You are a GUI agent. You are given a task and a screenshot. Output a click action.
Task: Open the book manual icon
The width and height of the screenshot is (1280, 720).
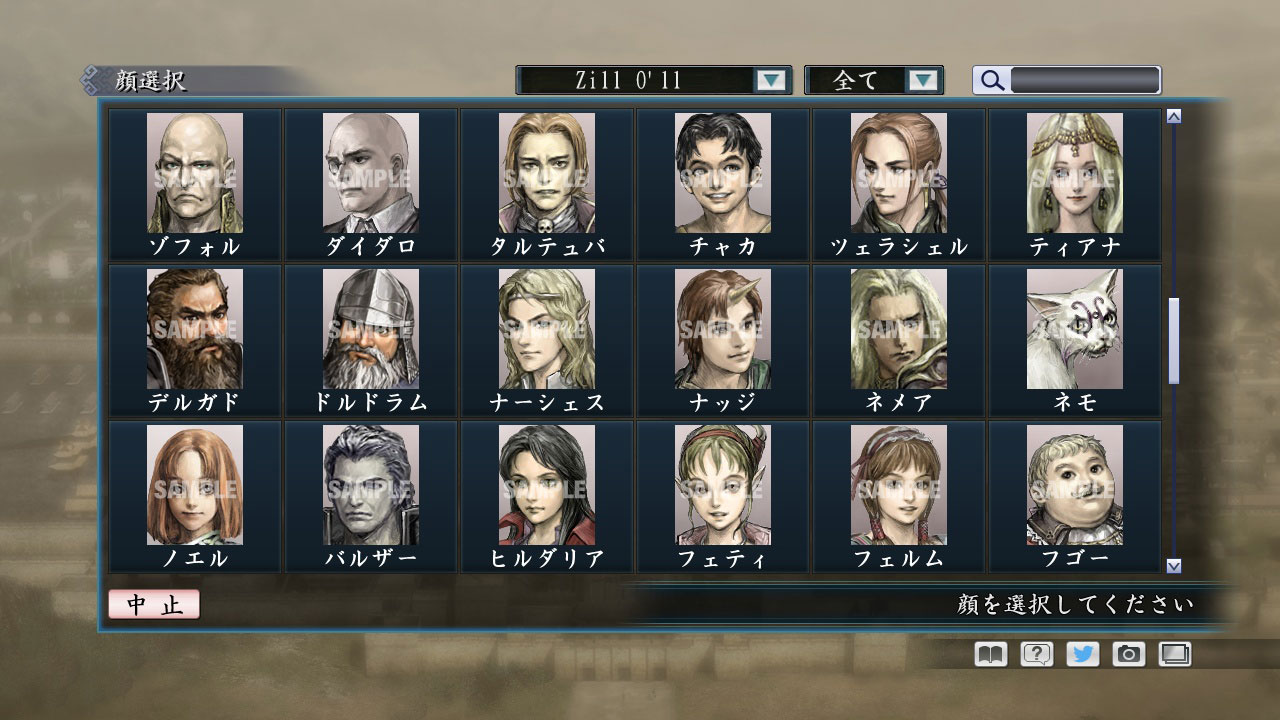990,654
